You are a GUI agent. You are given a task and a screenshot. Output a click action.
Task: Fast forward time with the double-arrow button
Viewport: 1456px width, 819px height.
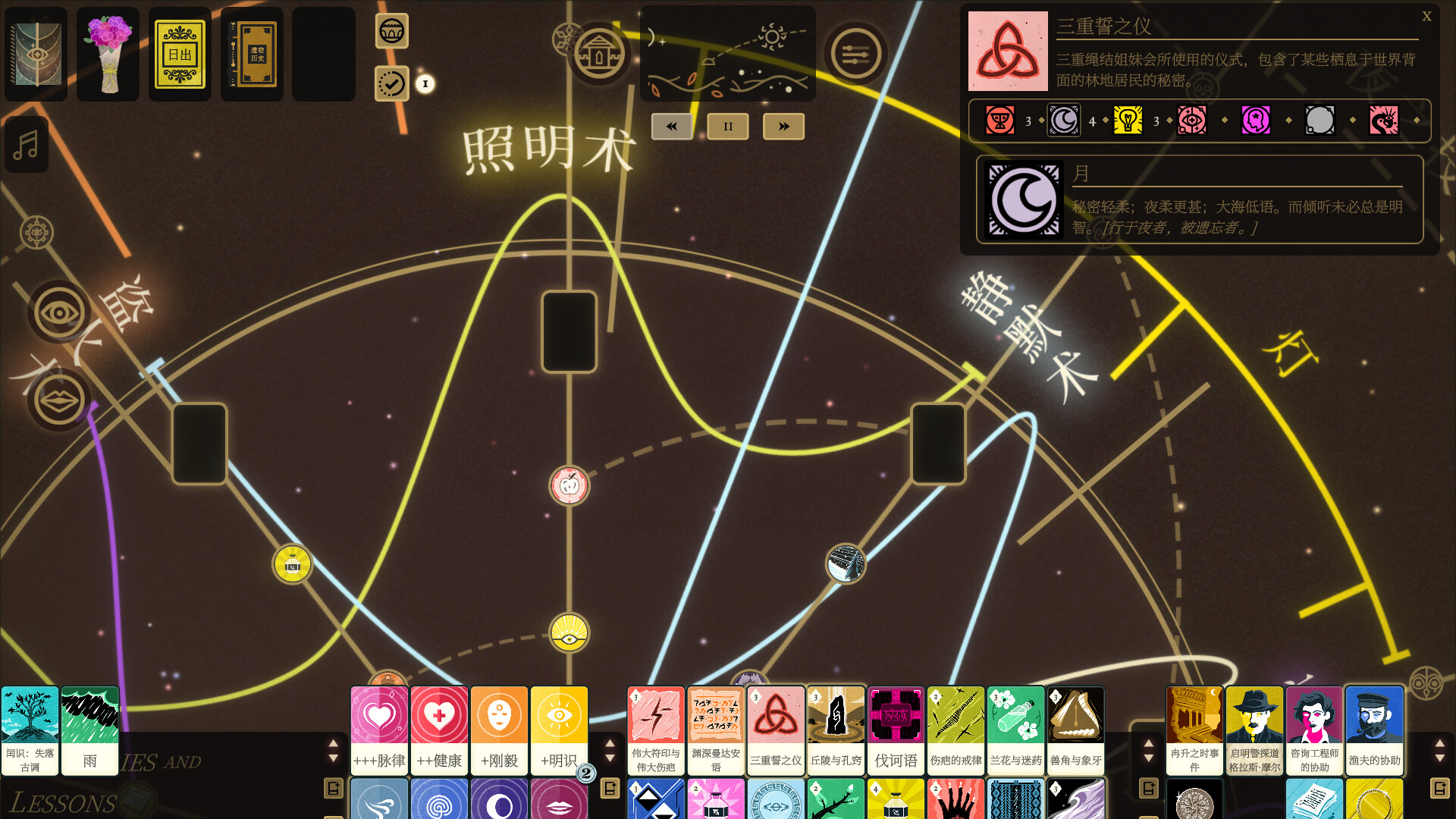point(783,126)
